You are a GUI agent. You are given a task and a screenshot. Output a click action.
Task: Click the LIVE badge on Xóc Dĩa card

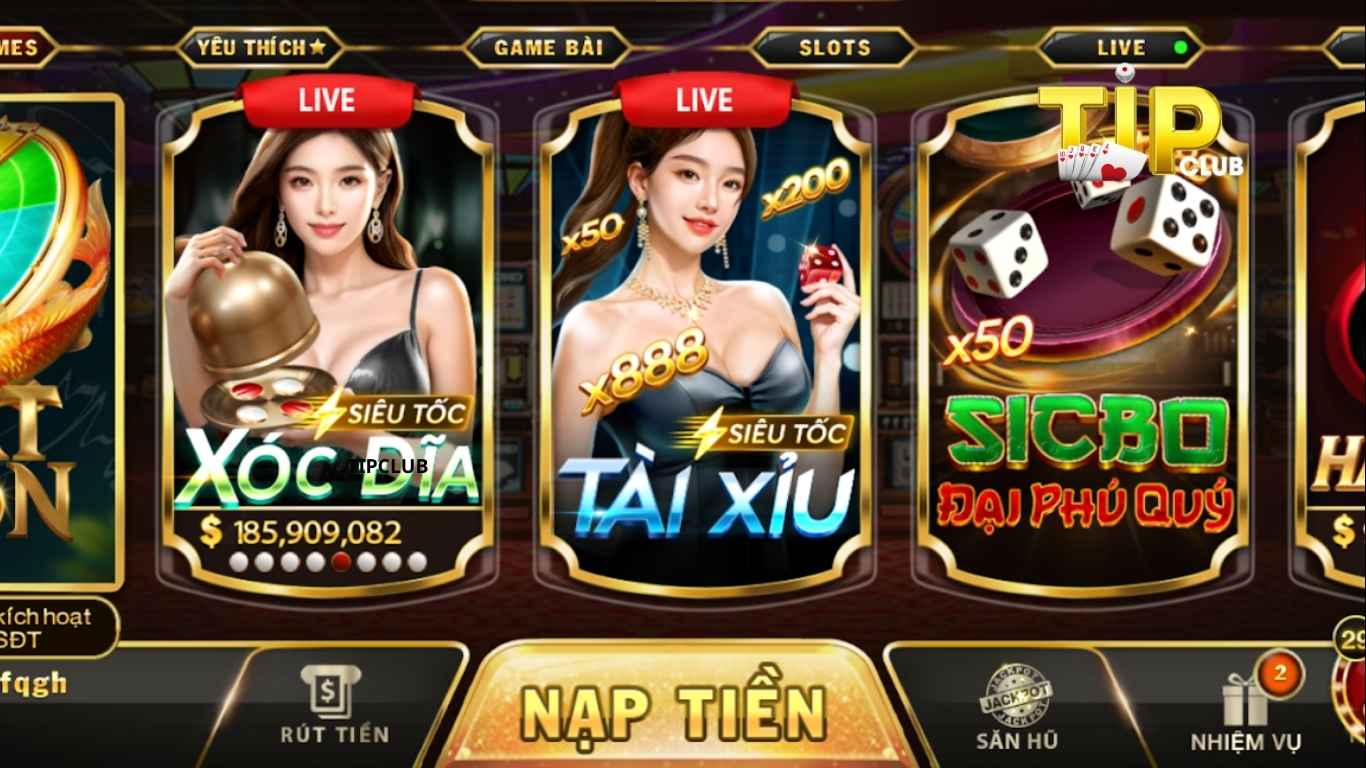[325, 99]
